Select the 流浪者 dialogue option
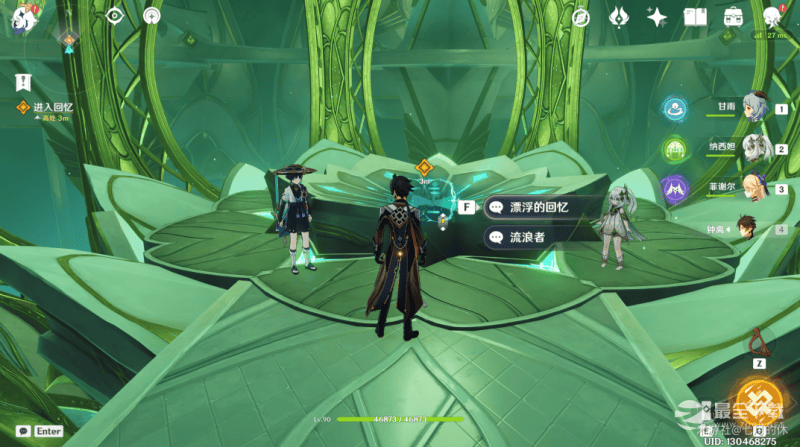 tap(530, 237)
